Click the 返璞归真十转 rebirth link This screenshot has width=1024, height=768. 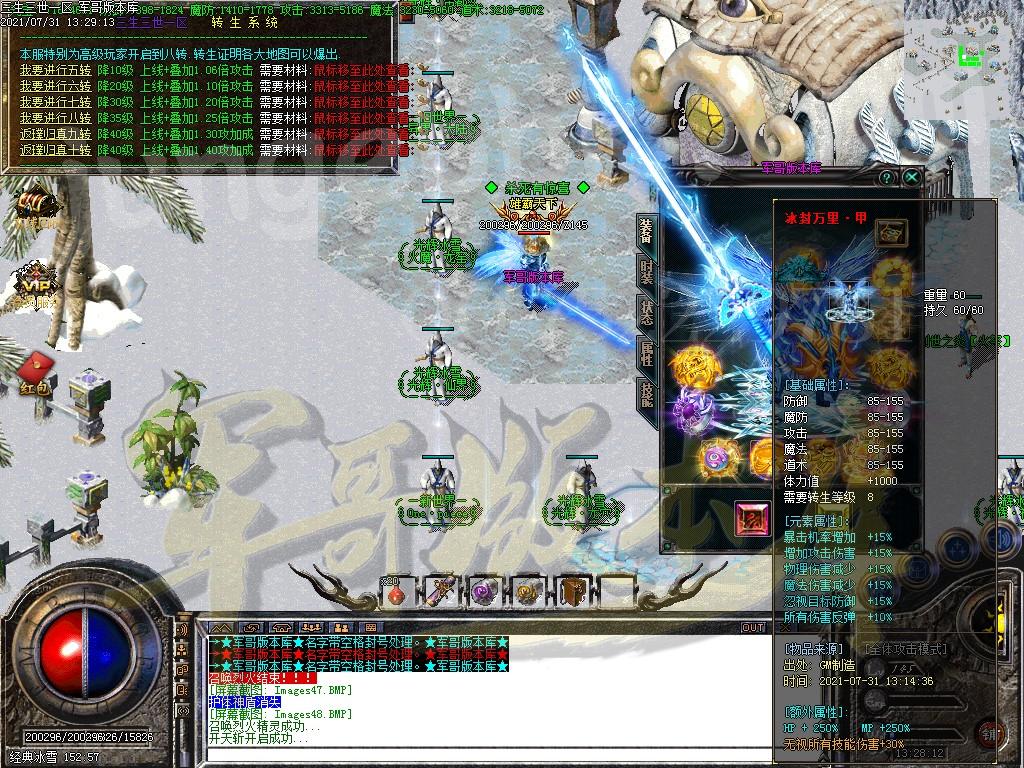tap(56, 151)
